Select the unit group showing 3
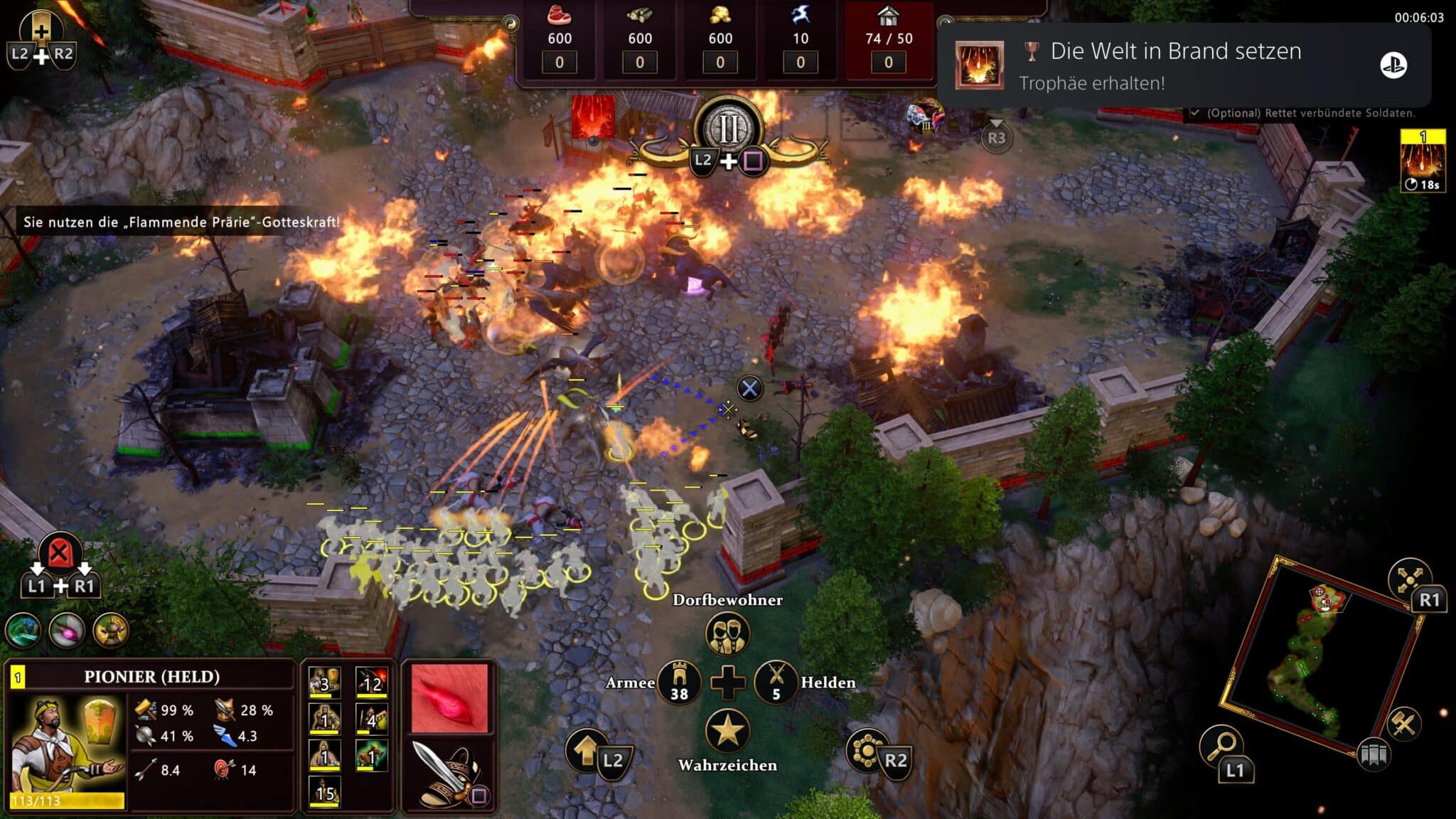The width and height of the screenshot is (1456, 819). [324, 682]
